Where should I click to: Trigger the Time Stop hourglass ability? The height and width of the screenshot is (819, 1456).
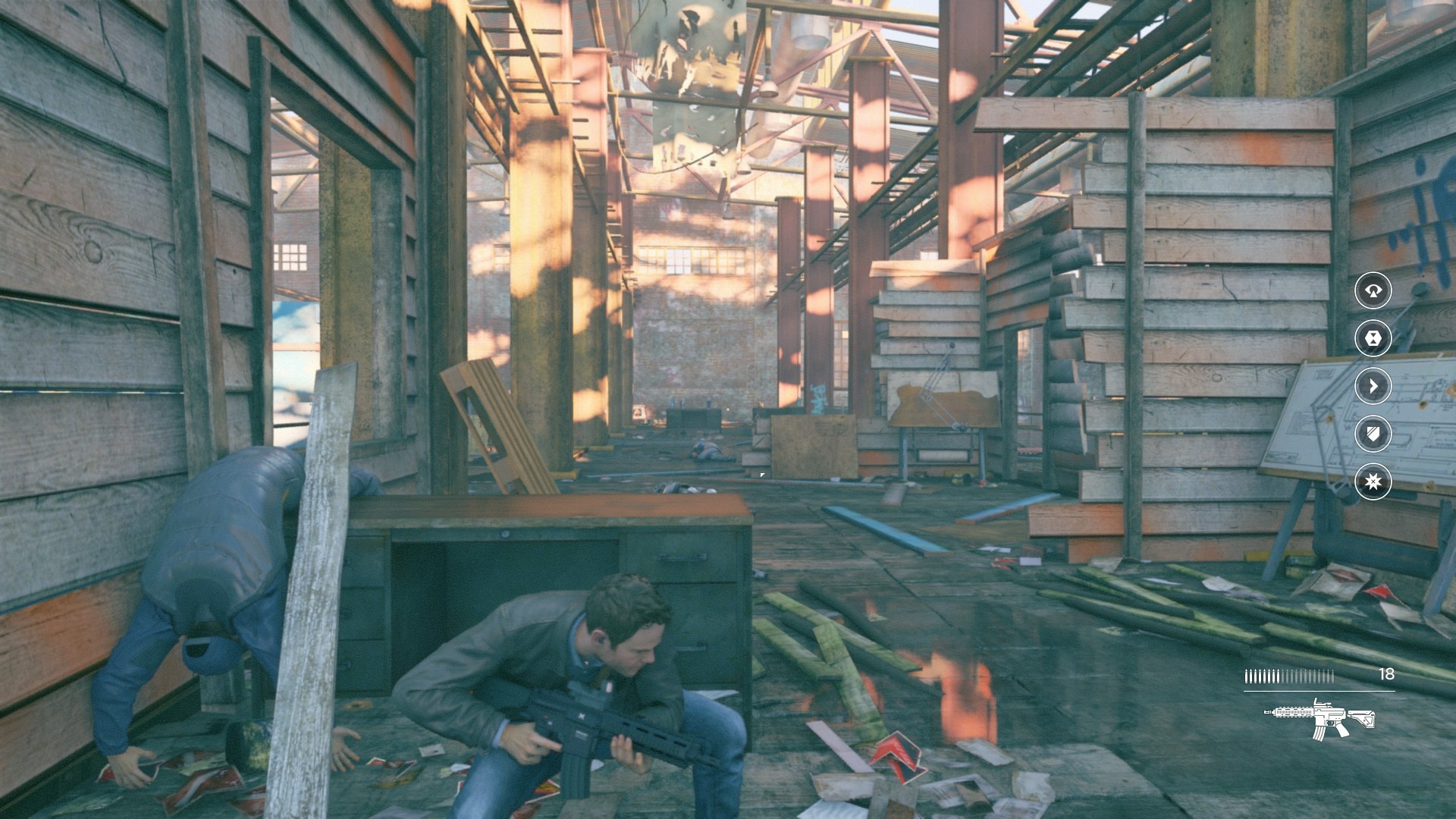tap(1373, 338)
